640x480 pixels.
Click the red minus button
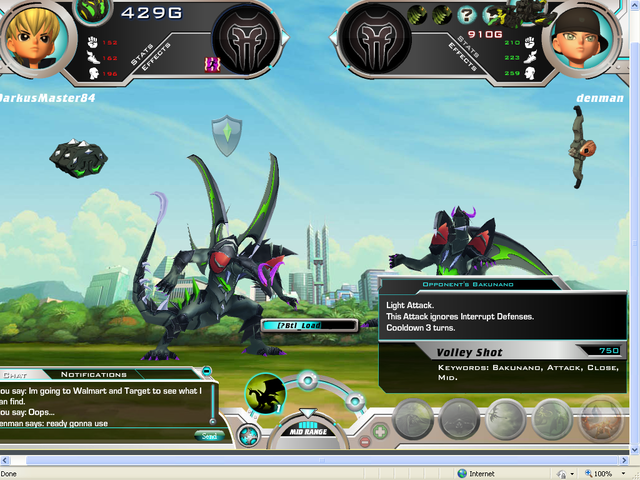point(365,440)
